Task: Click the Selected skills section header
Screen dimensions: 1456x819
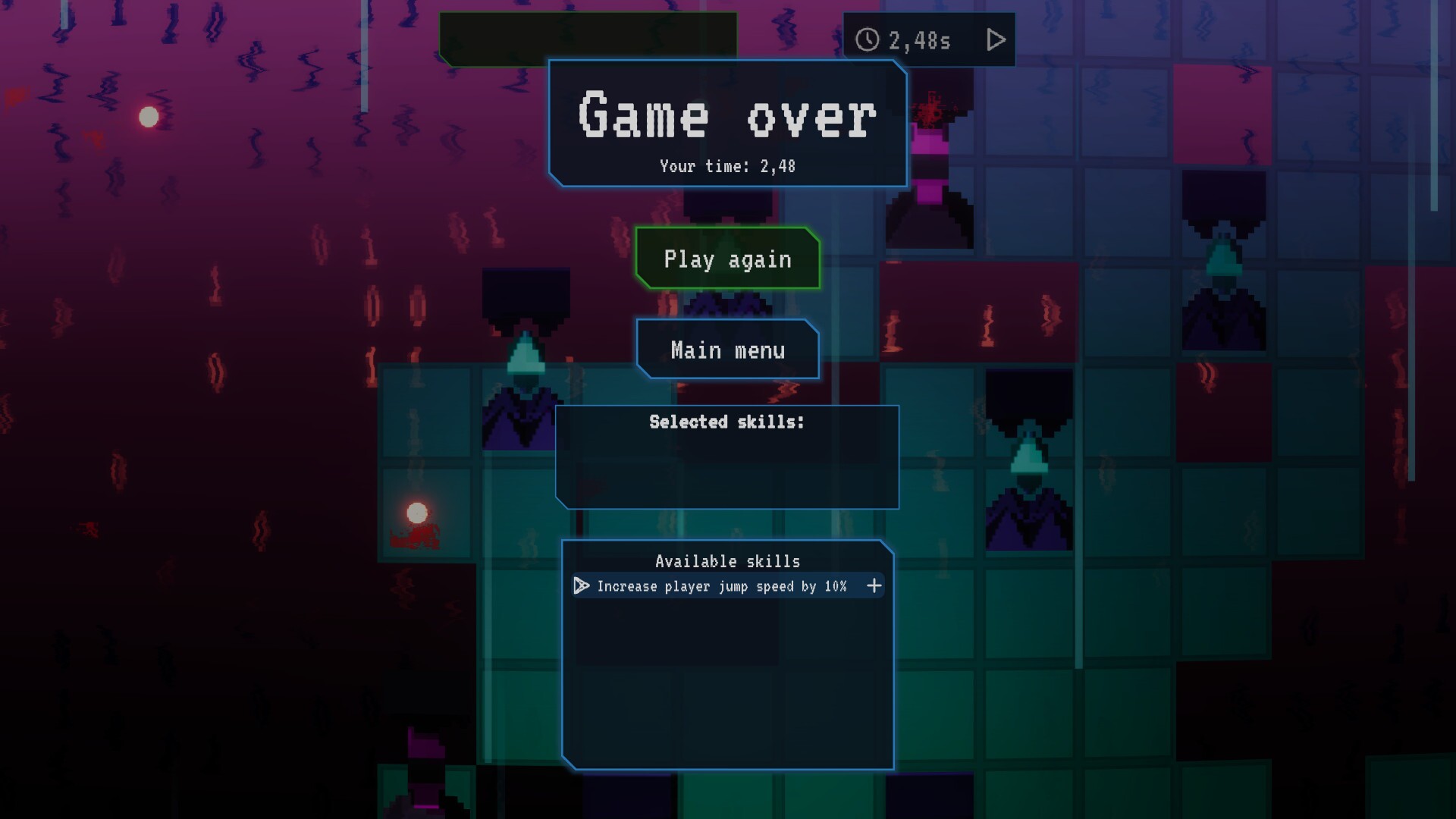Action: (x=726, y=422)
